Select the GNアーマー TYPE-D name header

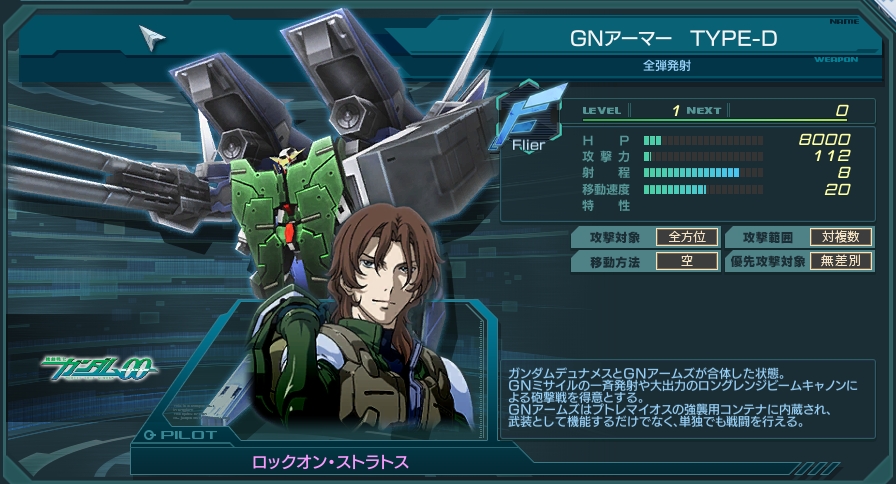673,38
